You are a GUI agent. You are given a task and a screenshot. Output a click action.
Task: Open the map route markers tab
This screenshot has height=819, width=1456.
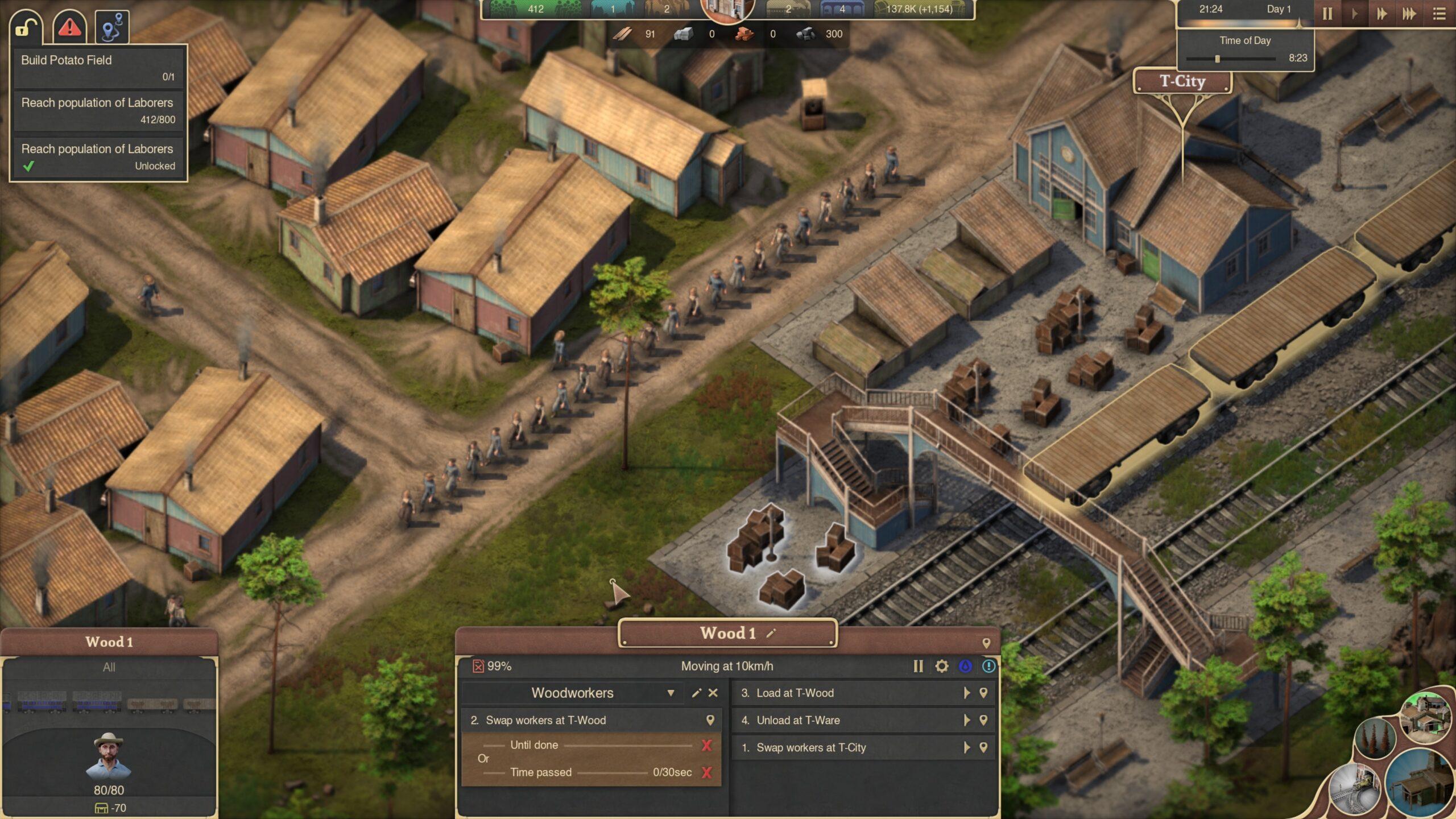[x=112, y=27]
